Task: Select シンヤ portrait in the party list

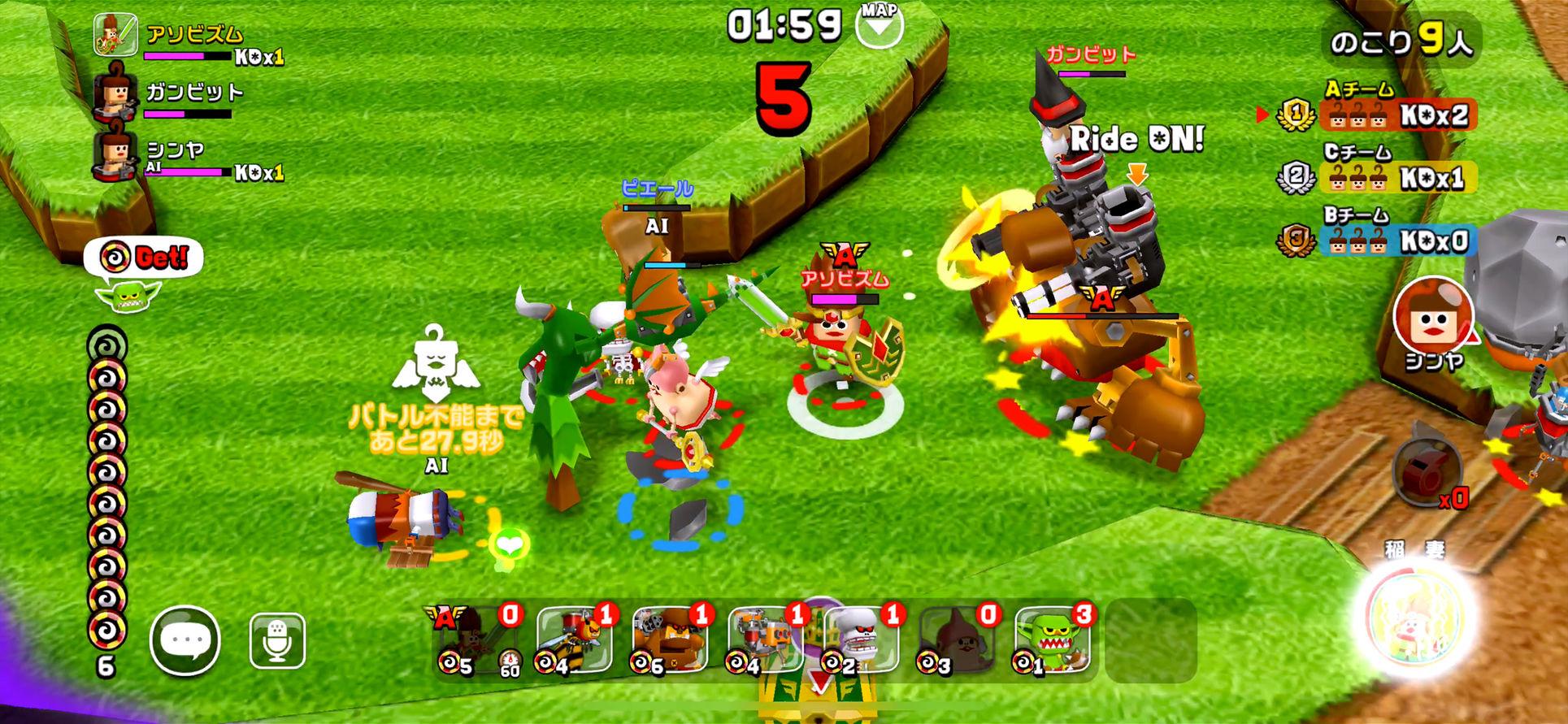Action: tap(115, 154)
